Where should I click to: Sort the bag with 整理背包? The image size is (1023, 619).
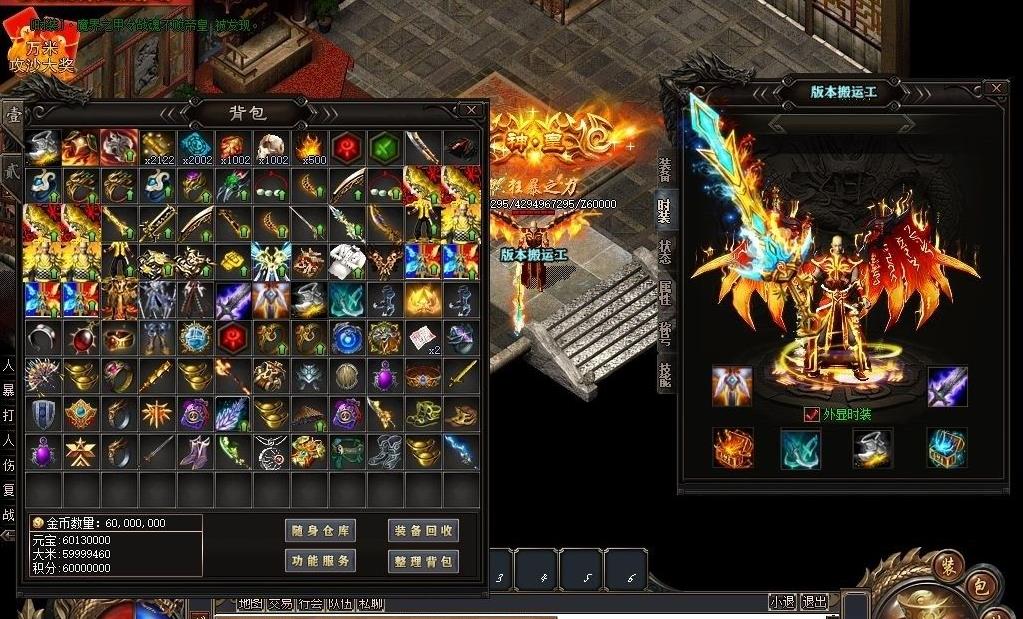(423, 561)
